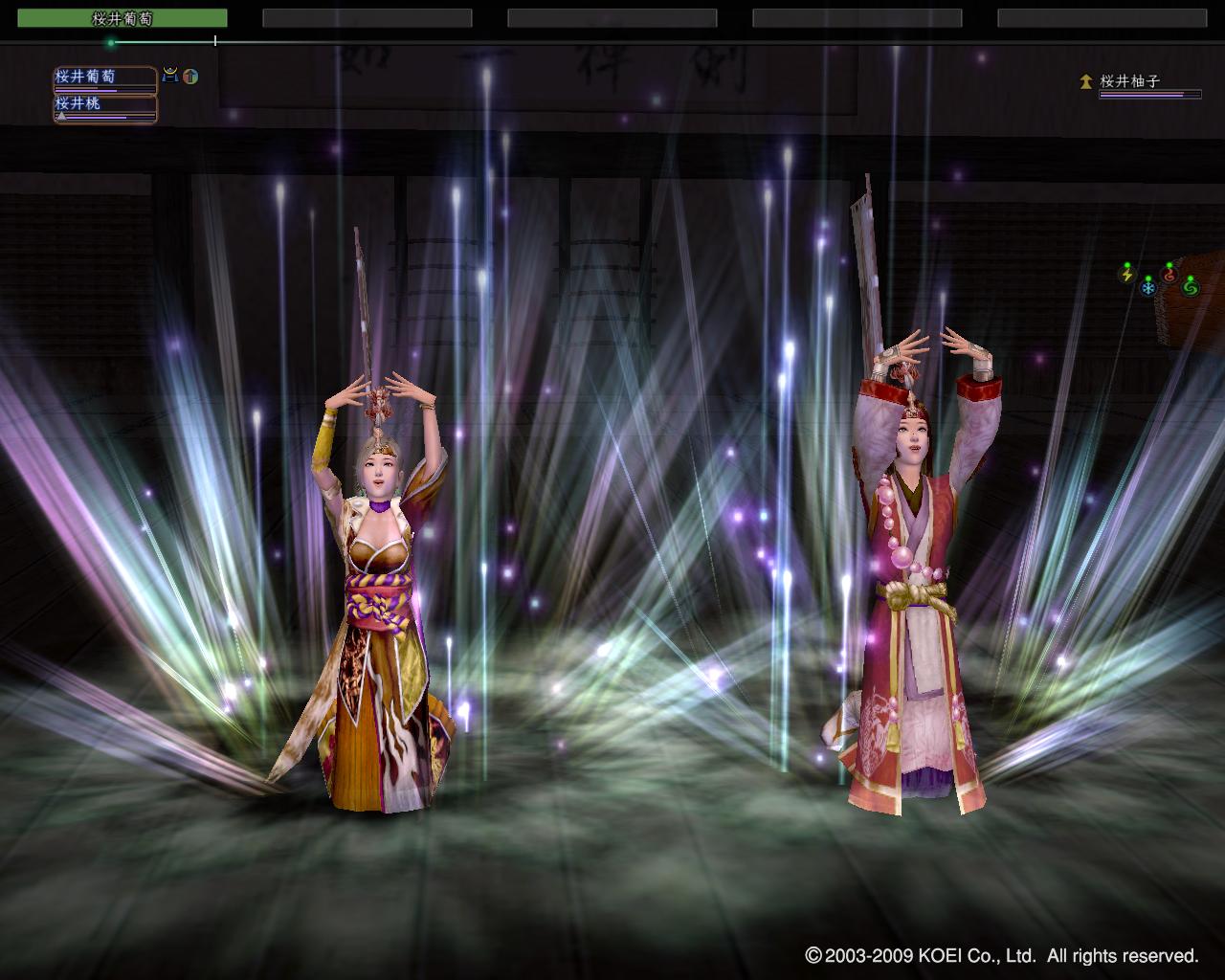Click the green 桜井葡萄 turn order slot

click(122, 18)
